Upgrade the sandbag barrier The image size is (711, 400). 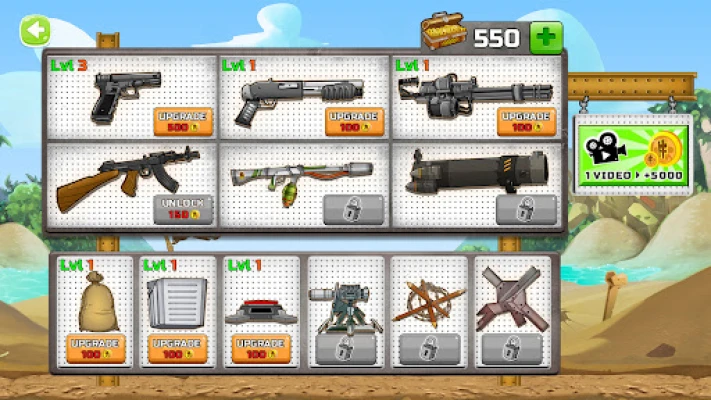tap(96, 348)
